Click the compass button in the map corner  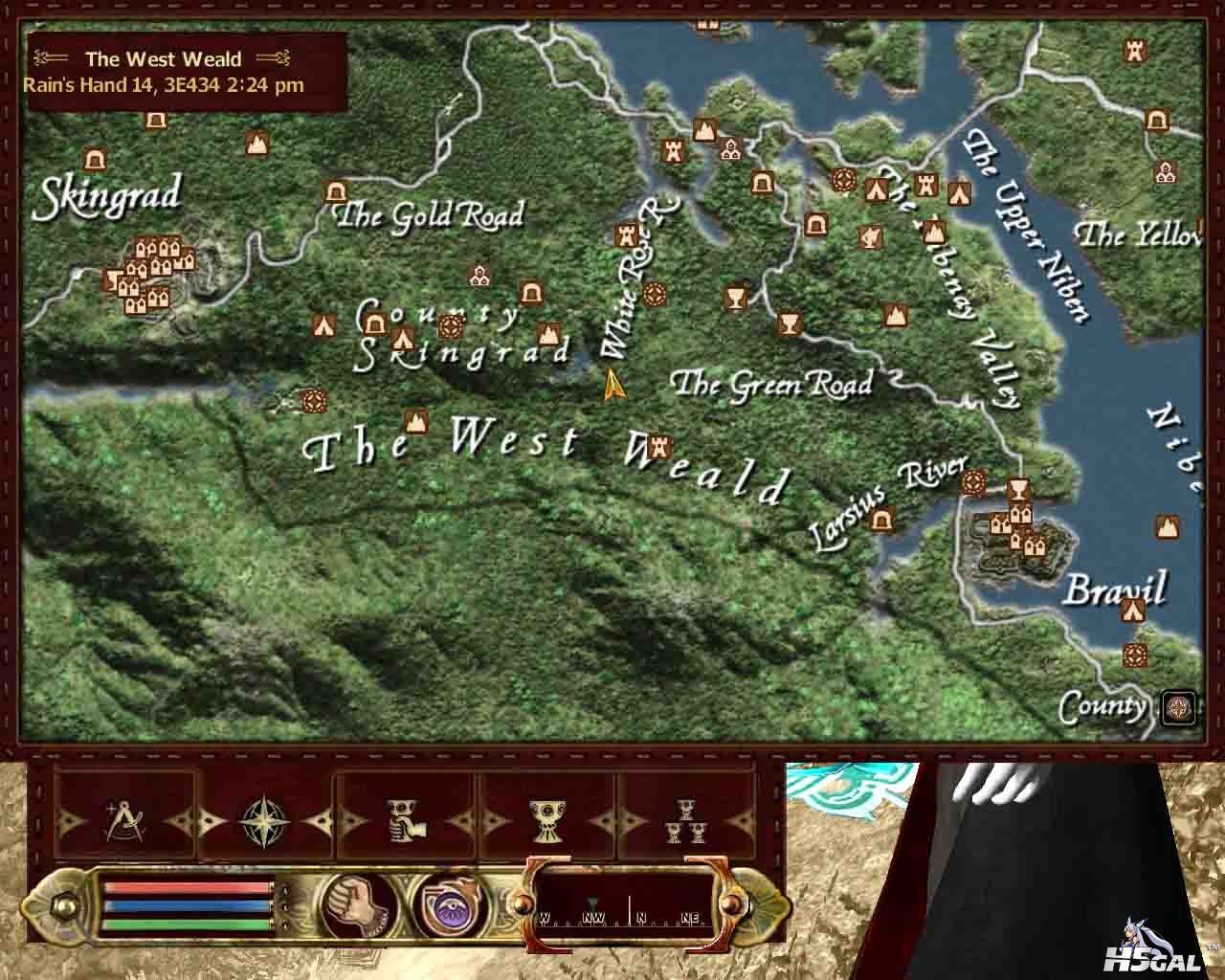1178,707
